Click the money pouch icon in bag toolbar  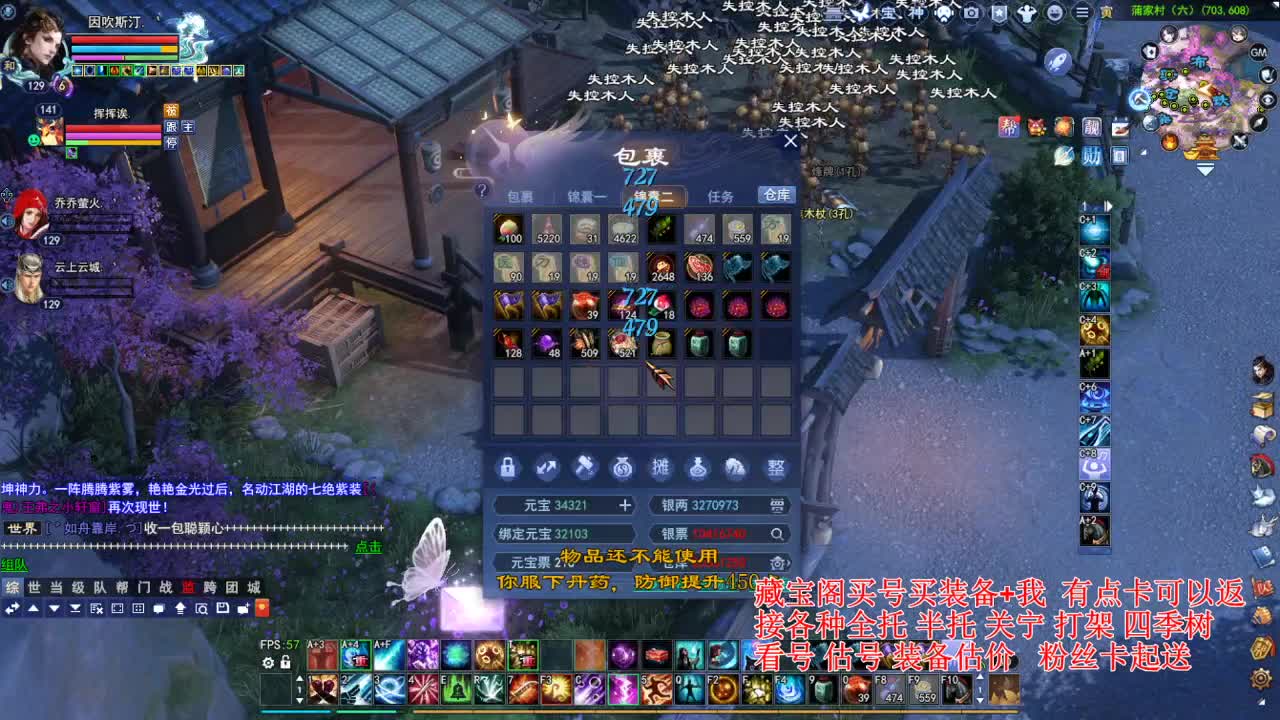[622, 468]
